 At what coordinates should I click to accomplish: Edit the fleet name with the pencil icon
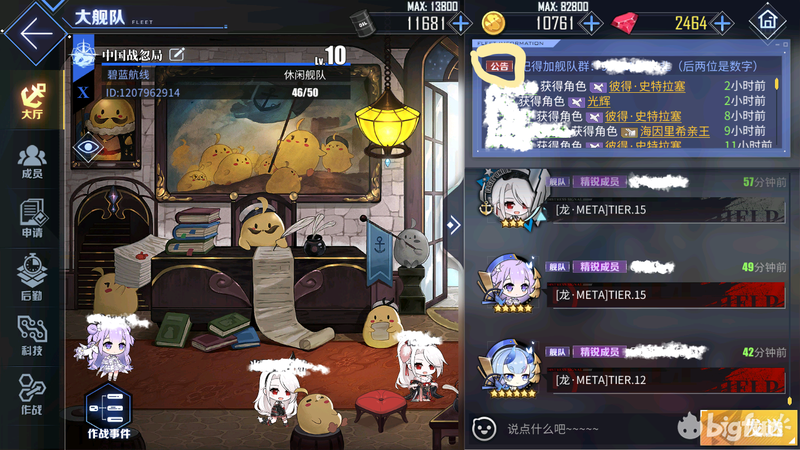178,54
